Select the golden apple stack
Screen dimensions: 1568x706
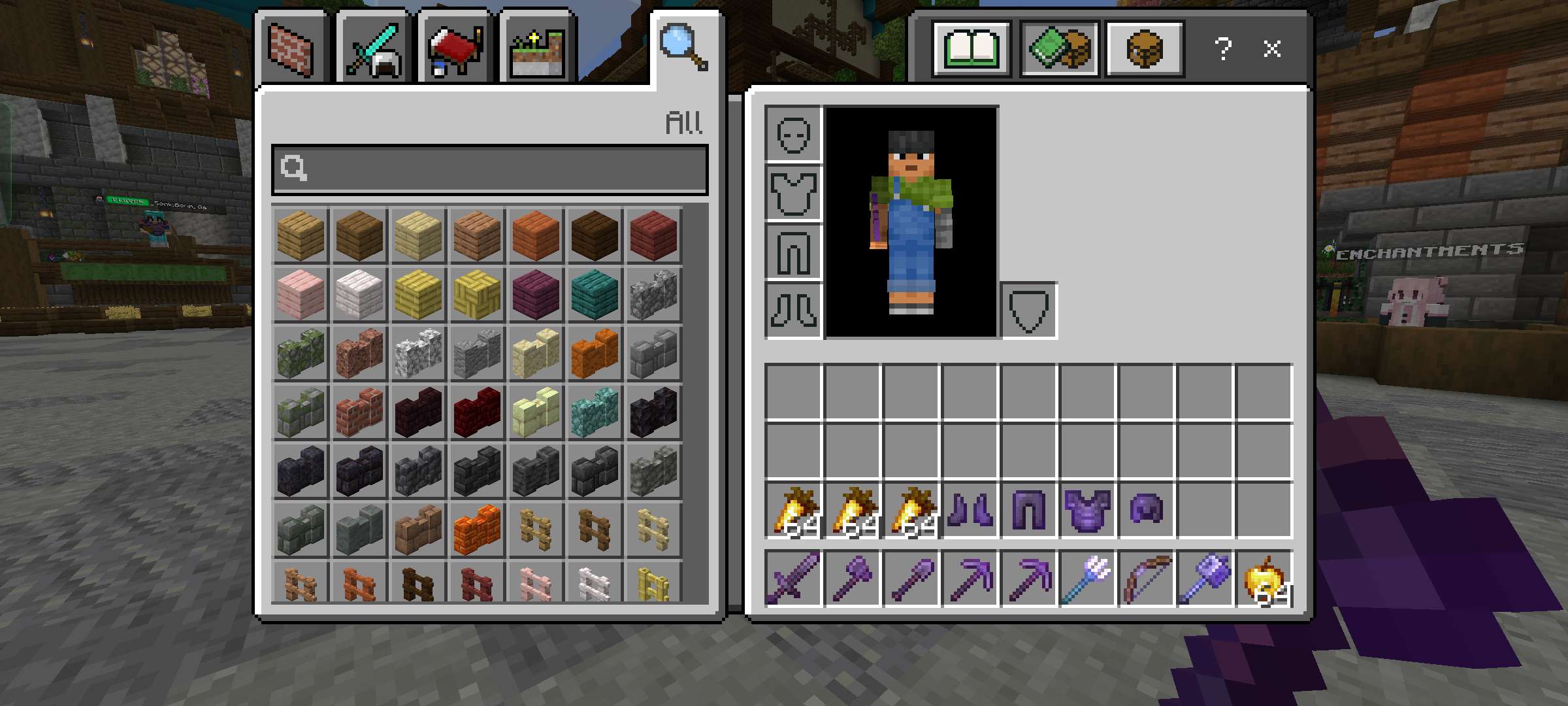click(x=1264, y=579)
